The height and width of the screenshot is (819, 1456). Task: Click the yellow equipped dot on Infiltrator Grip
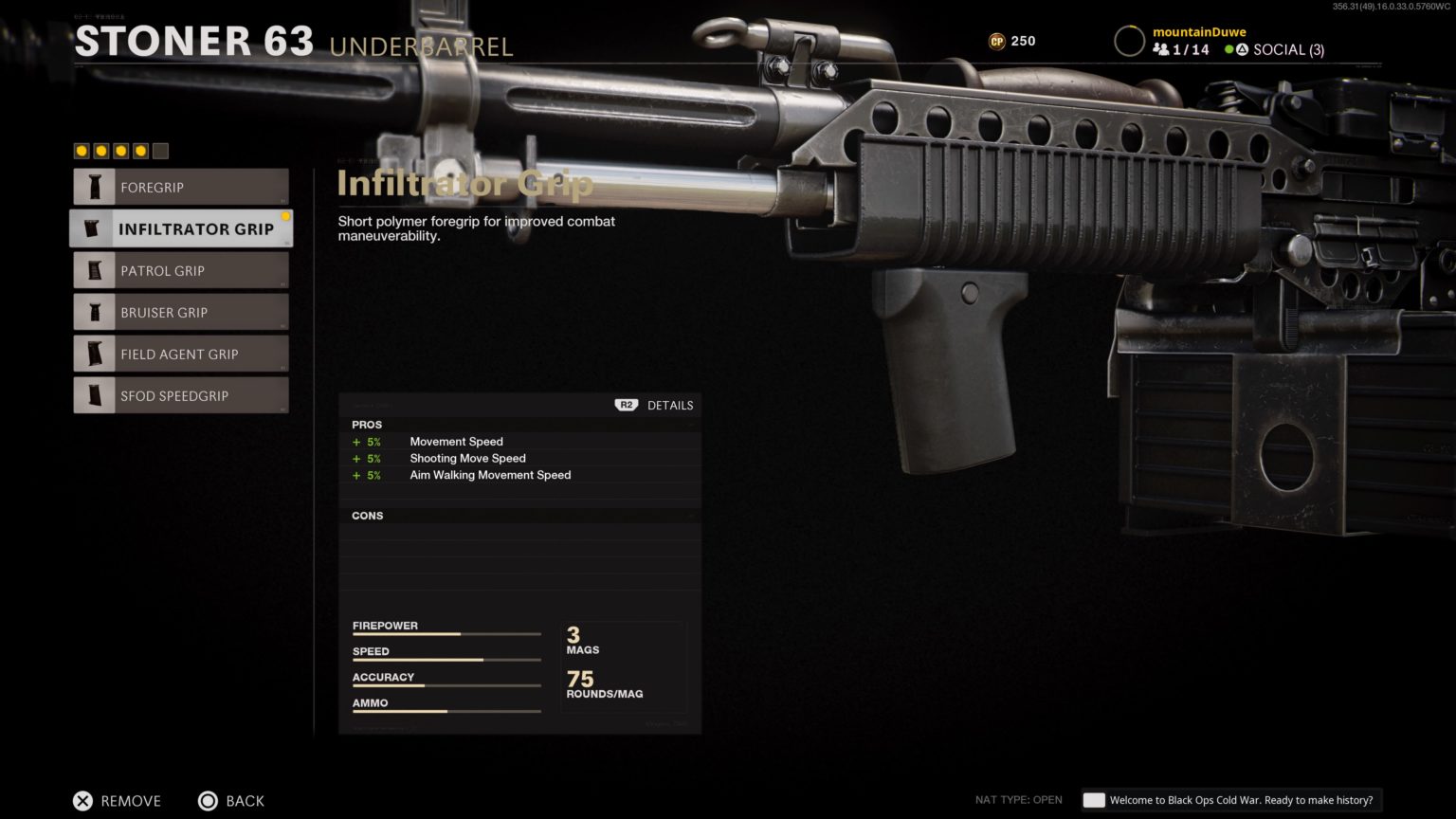[287, 216]
